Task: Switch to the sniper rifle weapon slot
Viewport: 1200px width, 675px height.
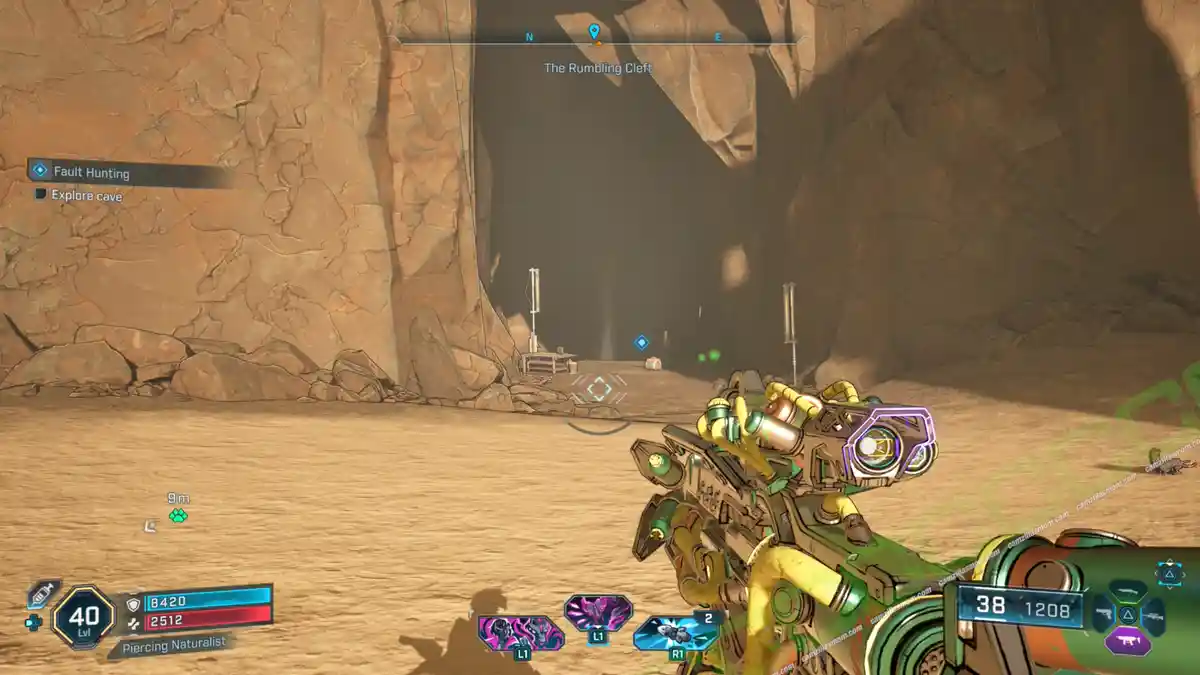Action: 1153,614
